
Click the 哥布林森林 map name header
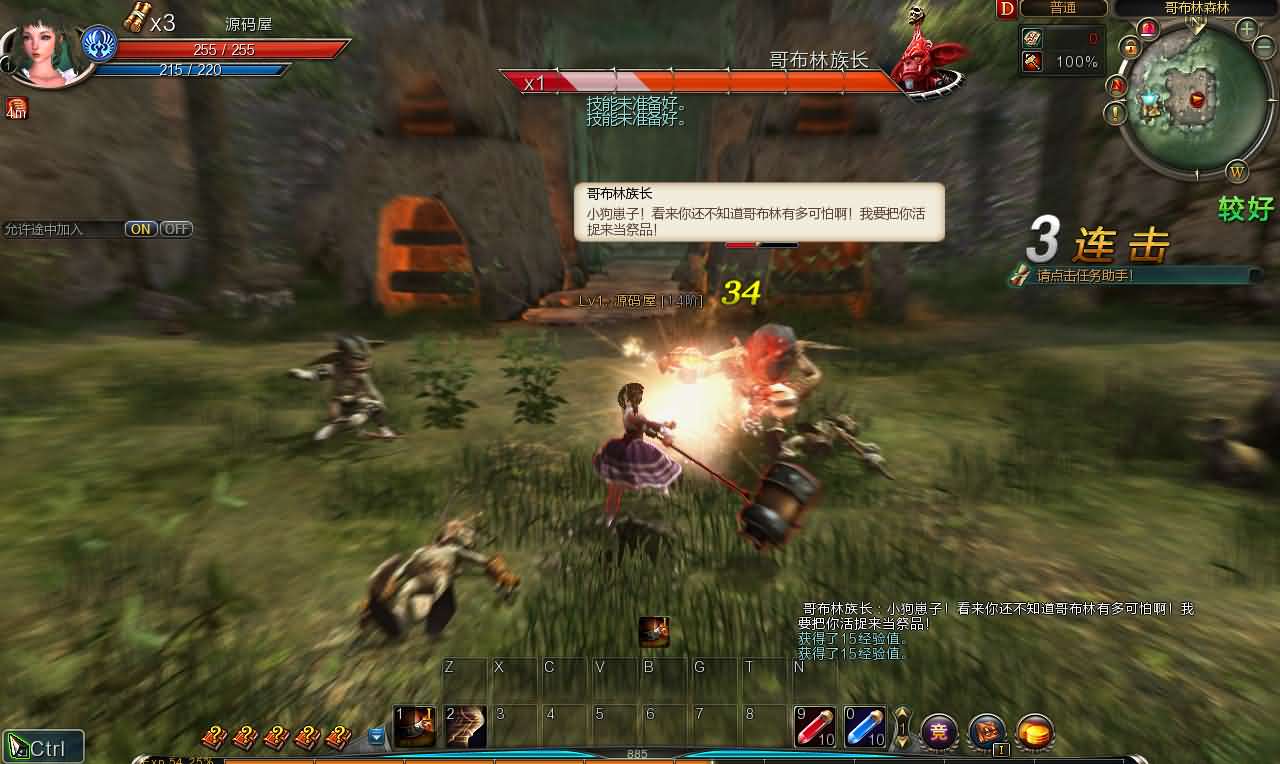point(1198,8)
